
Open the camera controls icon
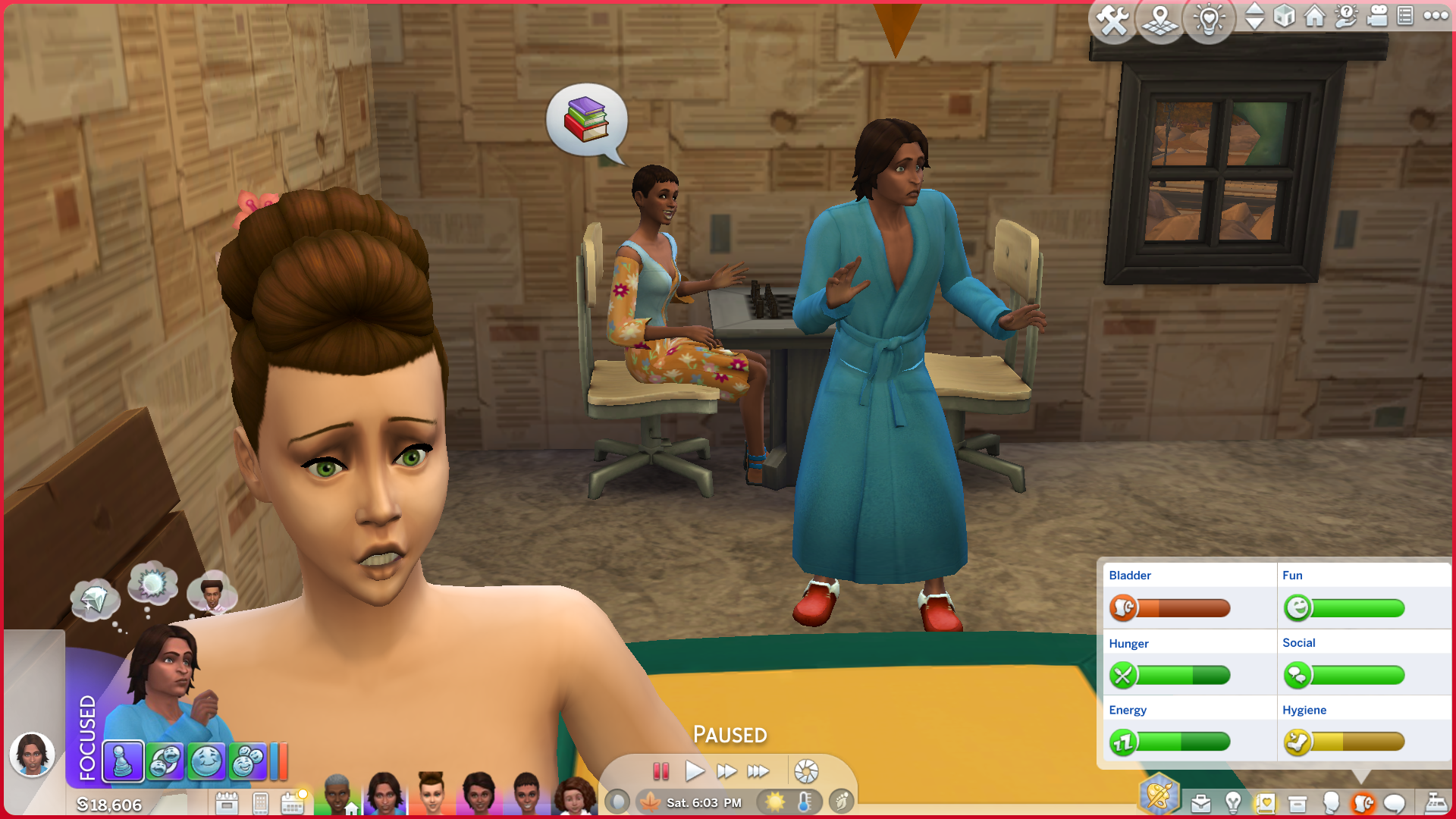pyautogui.click(x=1376, y=16)
